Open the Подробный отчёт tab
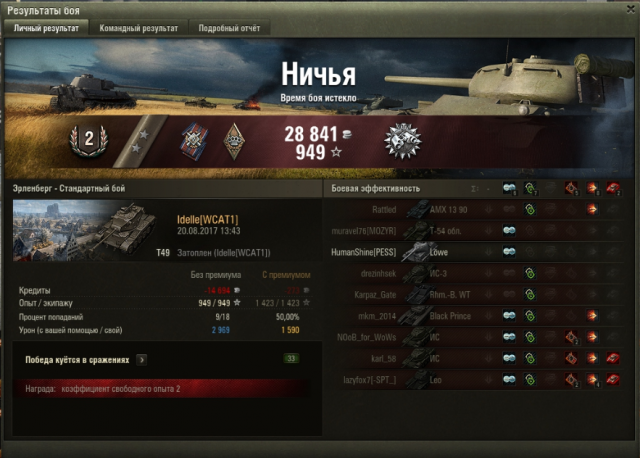This screenshot has width=640, height=458. point(229,28)
